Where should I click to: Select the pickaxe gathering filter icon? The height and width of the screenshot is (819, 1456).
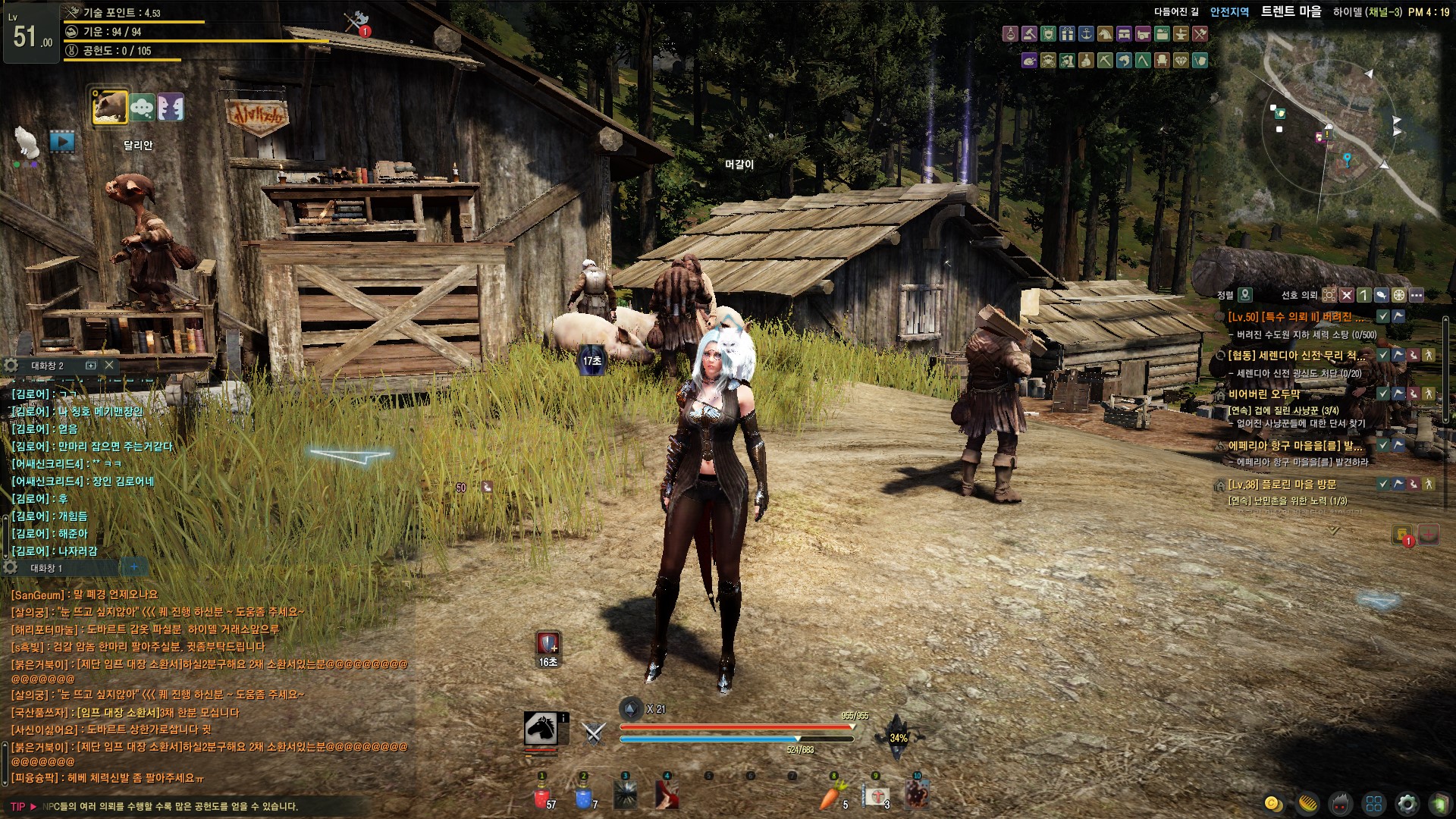(1105, 61)
